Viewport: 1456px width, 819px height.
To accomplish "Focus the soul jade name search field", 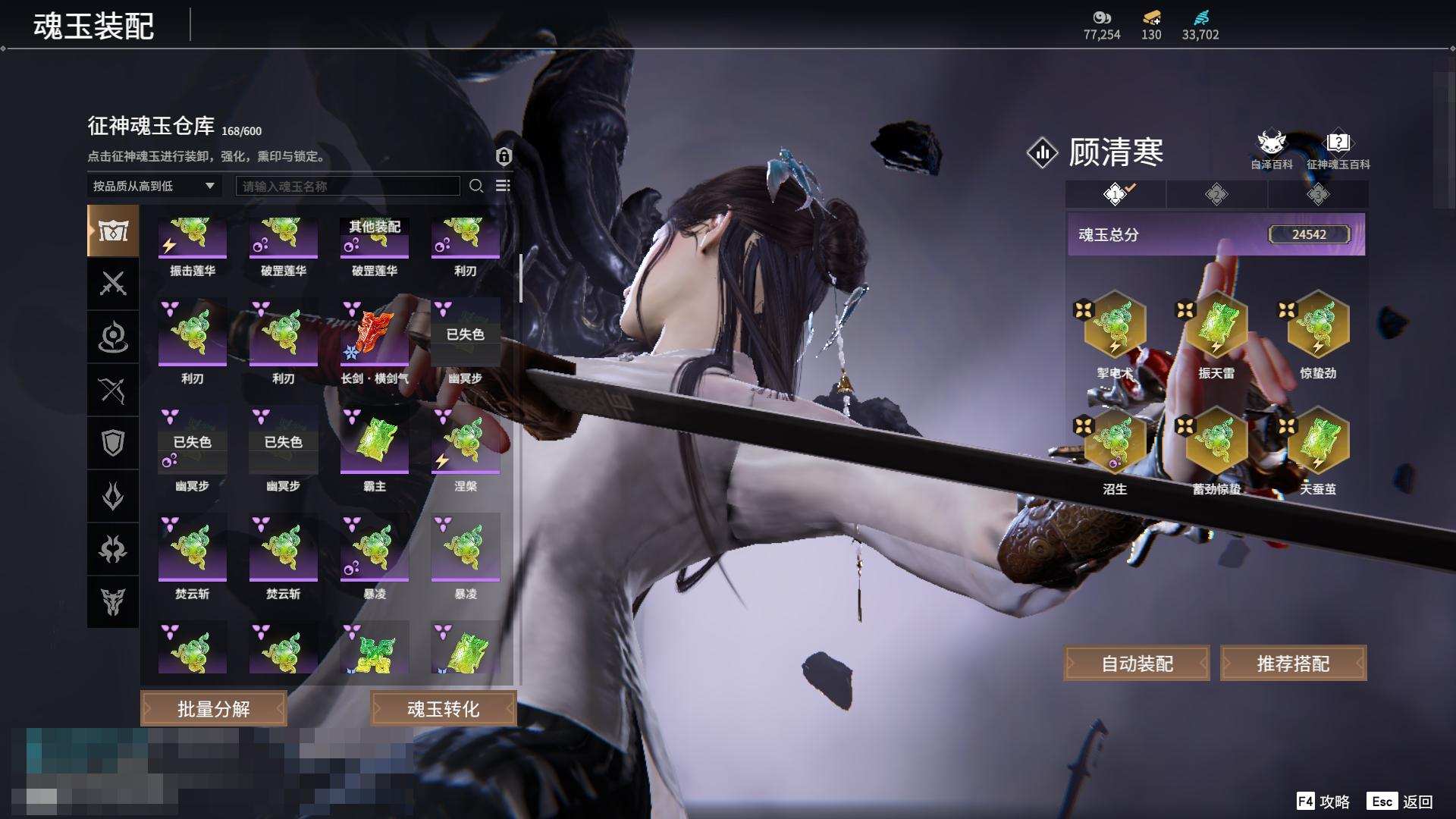I will coord(347,186).
